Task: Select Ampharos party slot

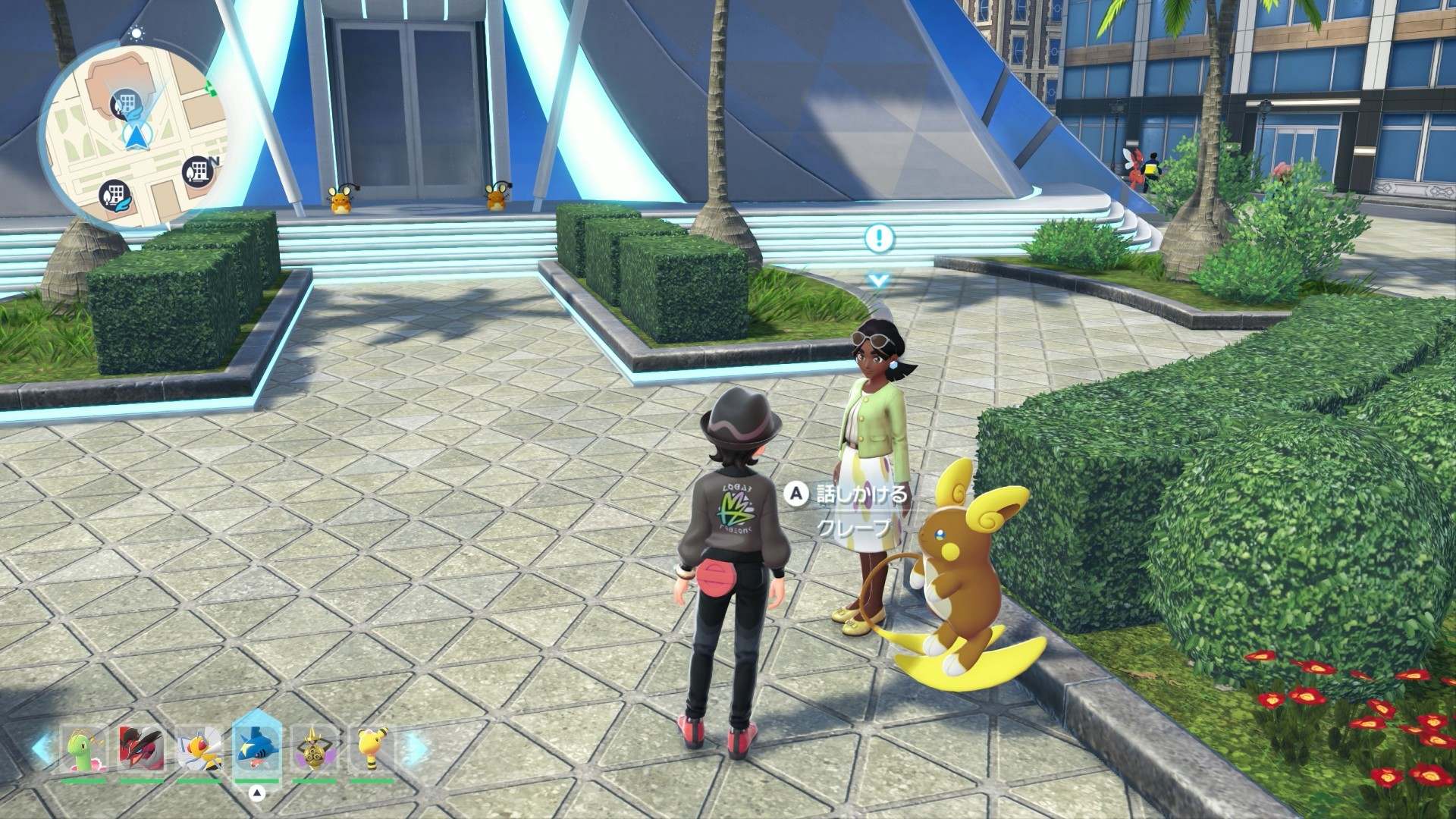Action: tap(372, 749)
